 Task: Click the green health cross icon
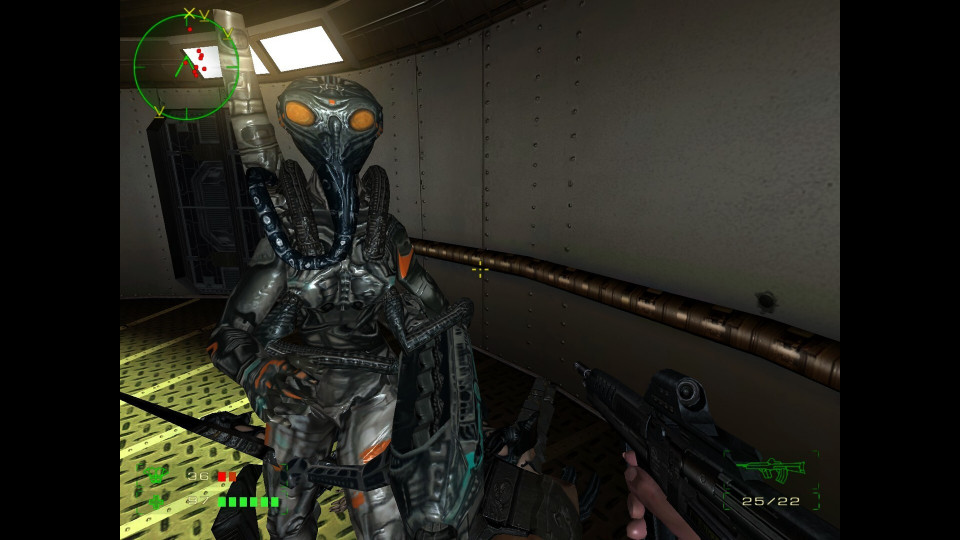coord(156,501)
